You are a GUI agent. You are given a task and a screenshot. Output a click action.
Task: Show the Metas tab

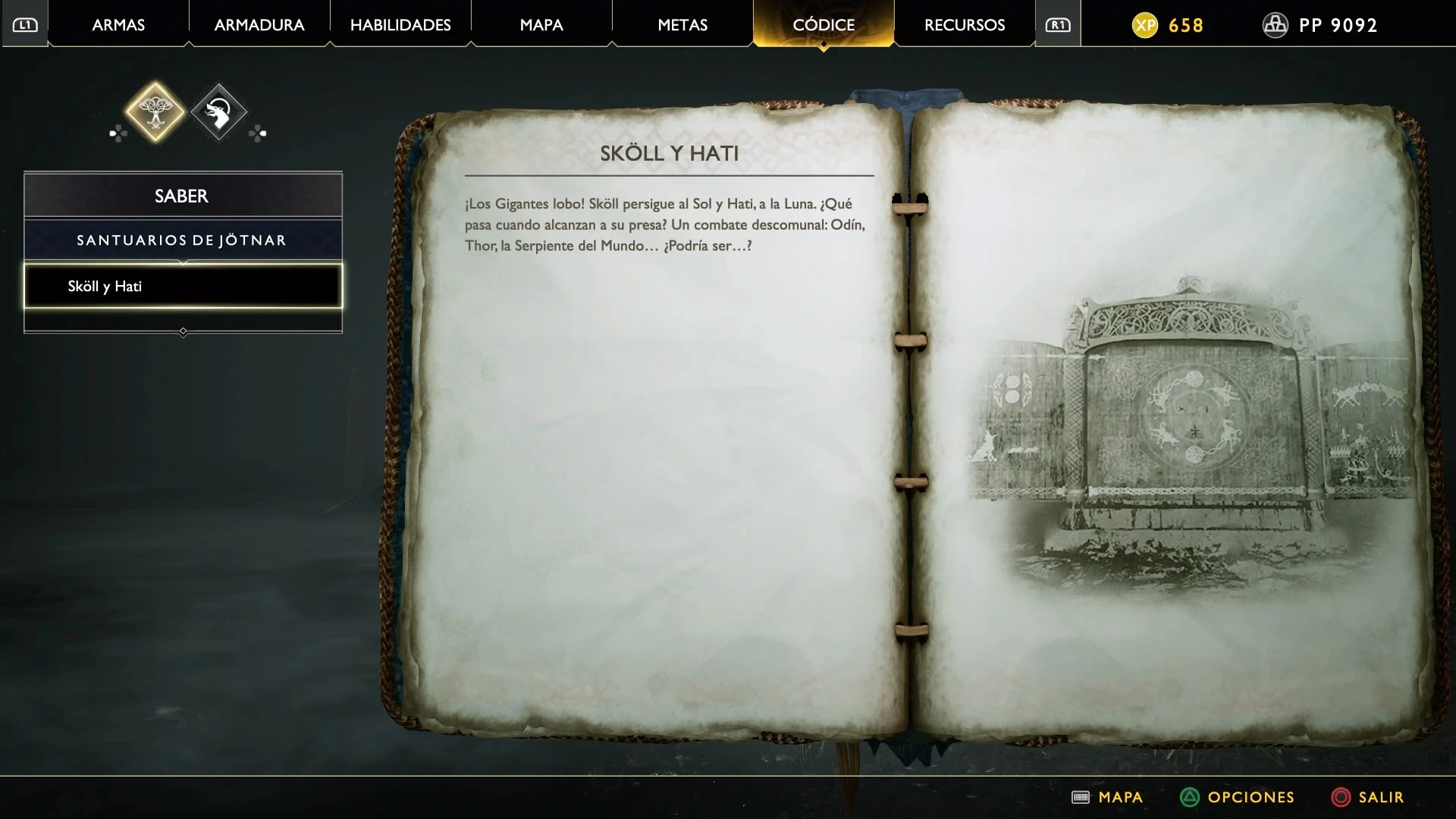tap(682, 25)
